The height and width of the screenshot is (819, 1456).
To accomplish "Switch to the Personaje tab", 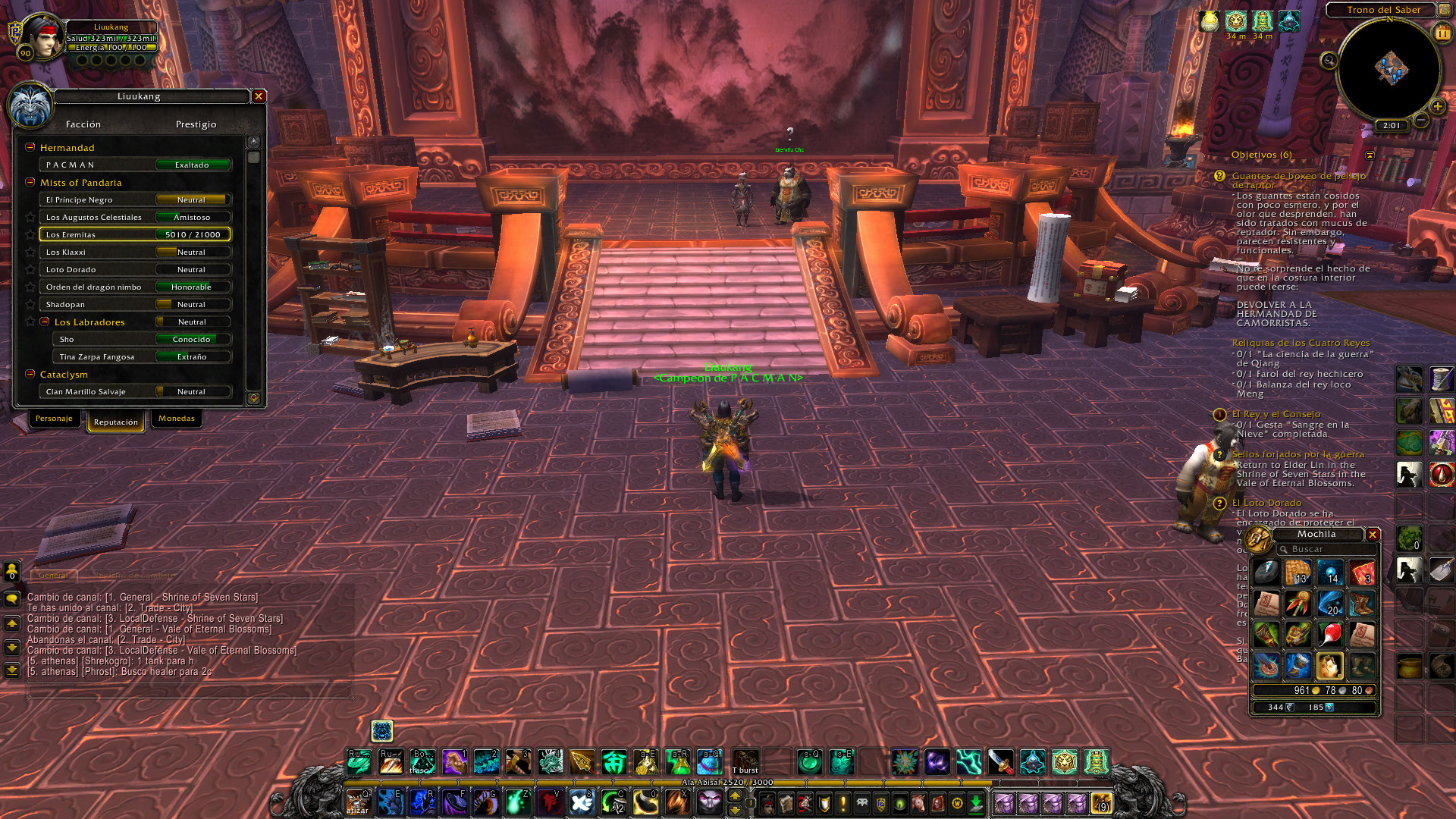I will point(54,419).
